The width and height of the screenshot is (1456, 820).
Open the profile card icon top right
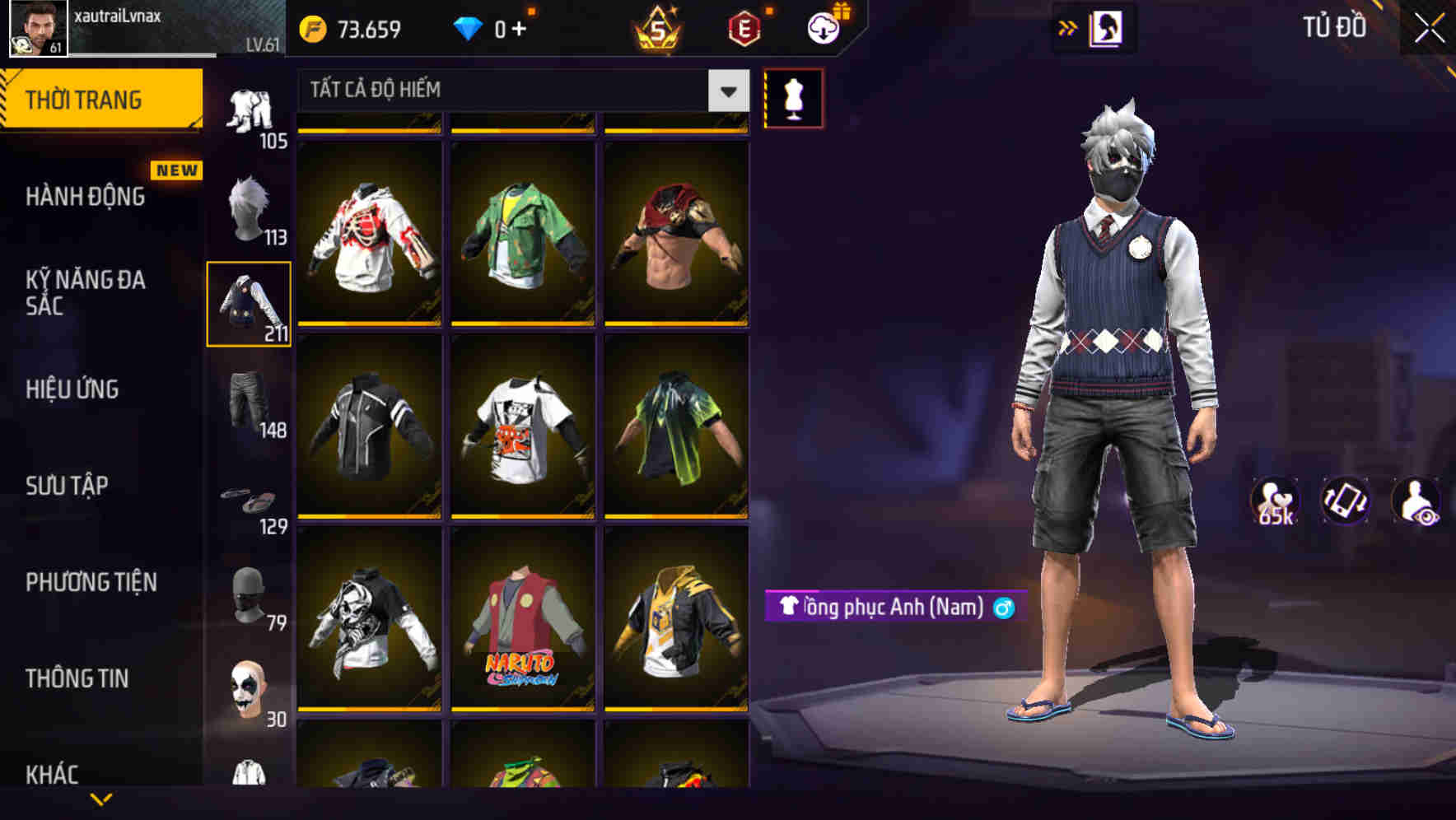(x=1108, y=27)
